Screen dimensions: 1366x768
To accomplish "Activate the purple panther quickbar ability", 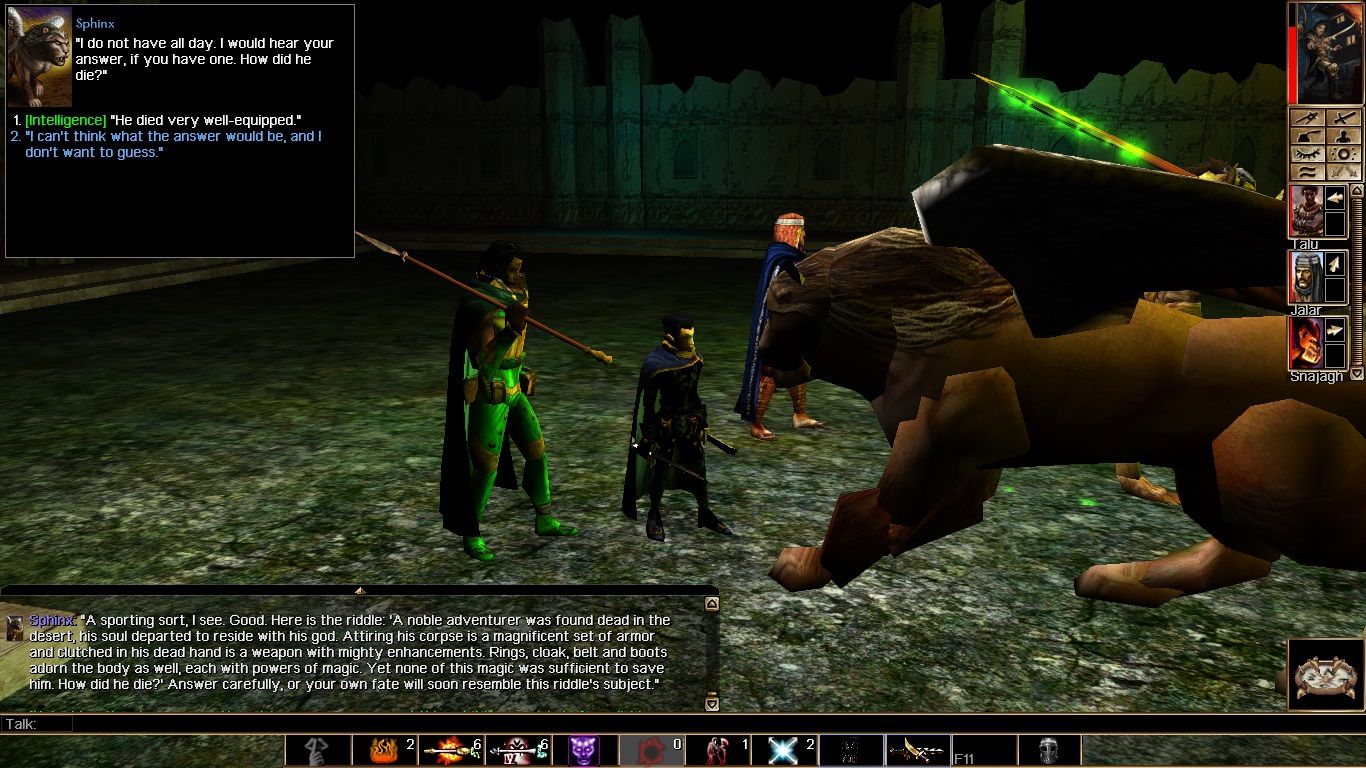I will (583, 750).
